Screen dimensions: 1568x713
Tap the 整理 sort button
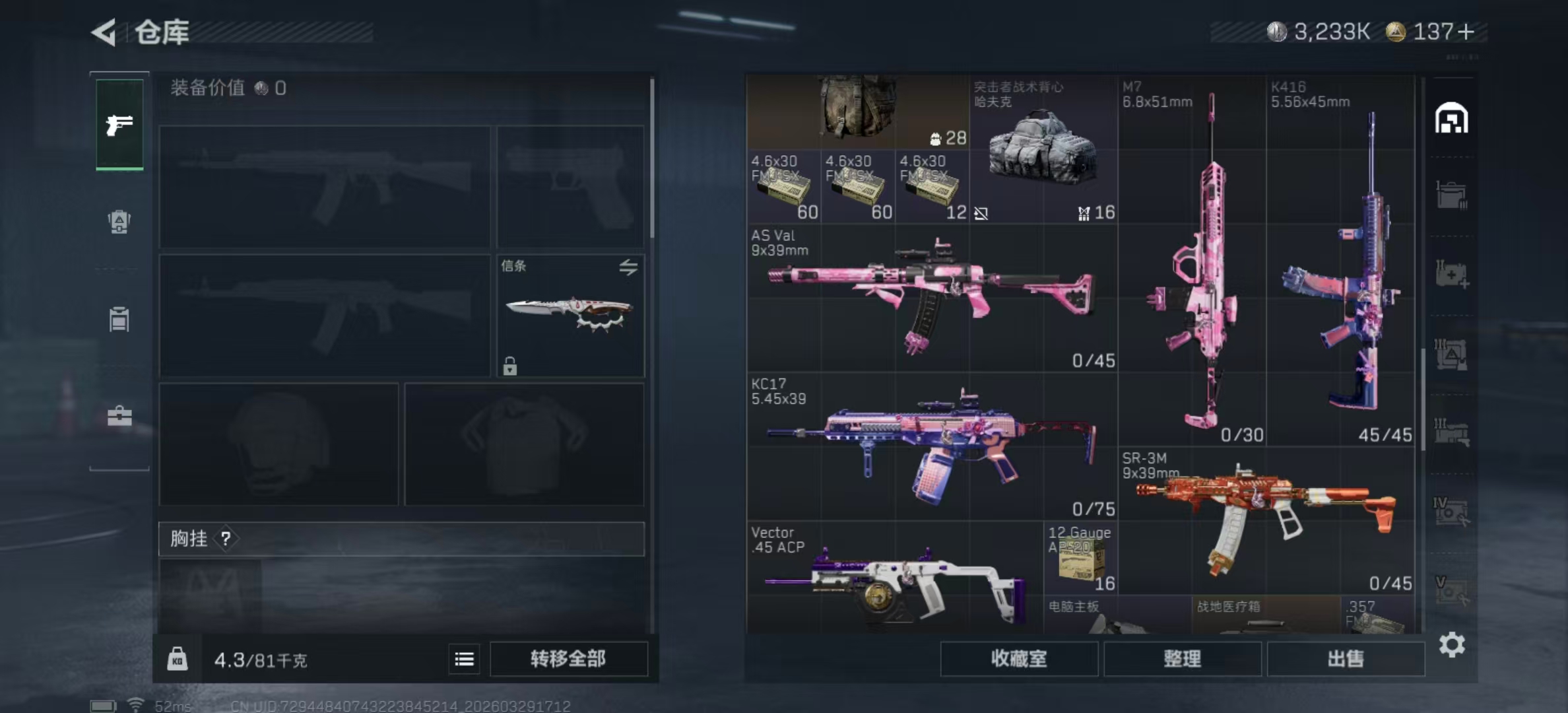pyautogui.click(x=1182, y=659)
